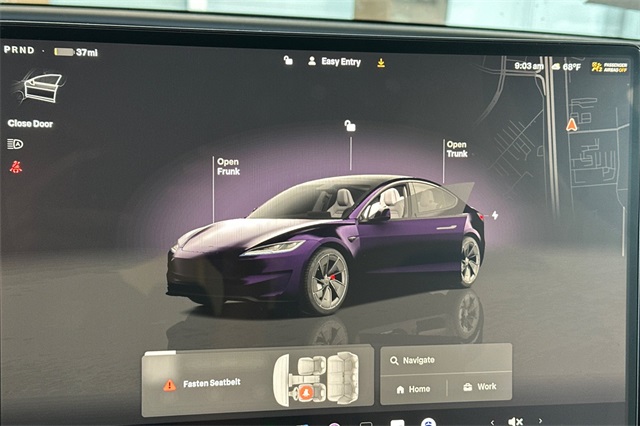Image resolution: width=640 pixels, height=426 pixels.
Task: Toggle the auto headlight indicator icon
Action: (15, 144)
